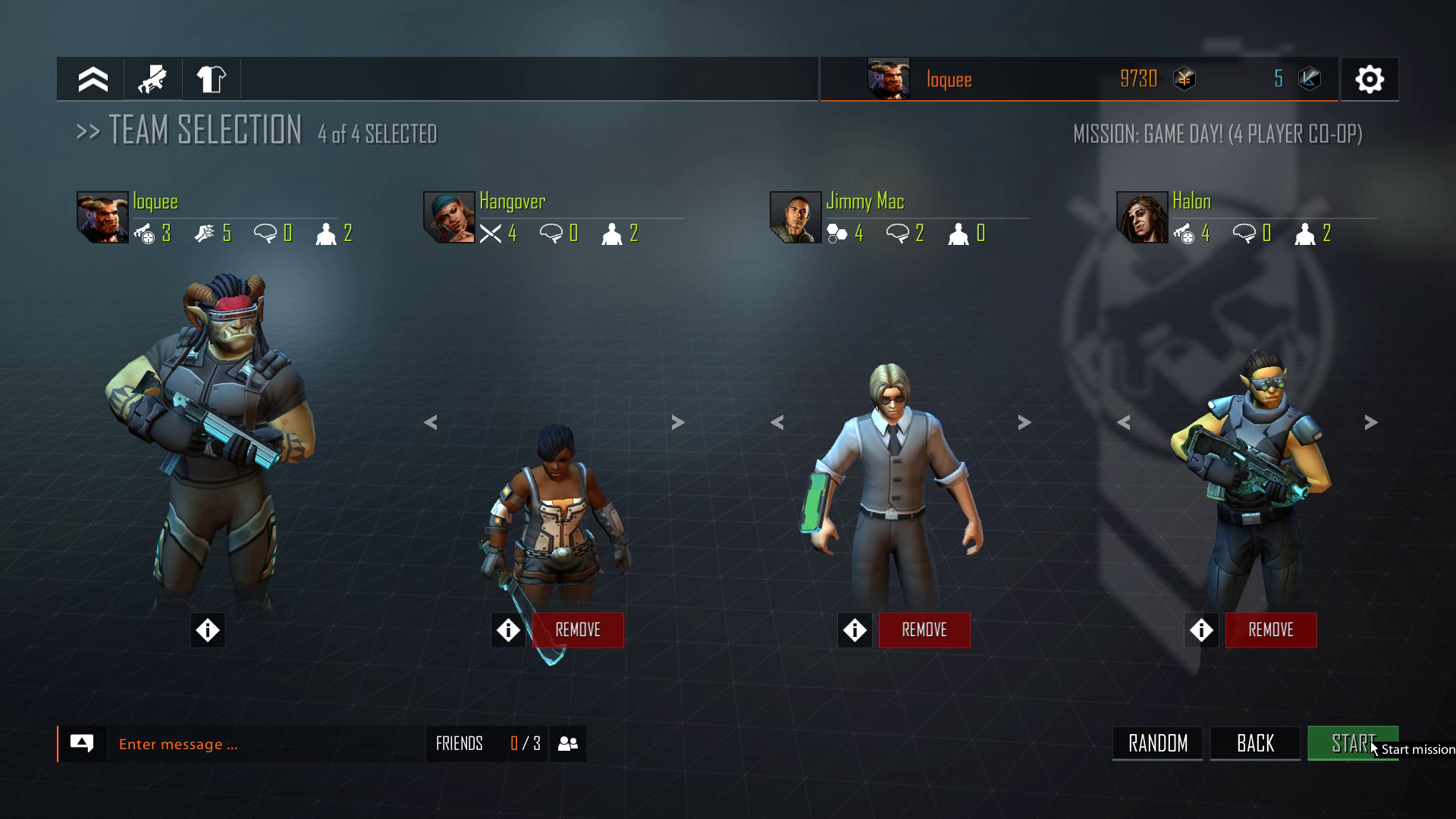Open Hangover's info icon
1456x819 pixels.
508,629
